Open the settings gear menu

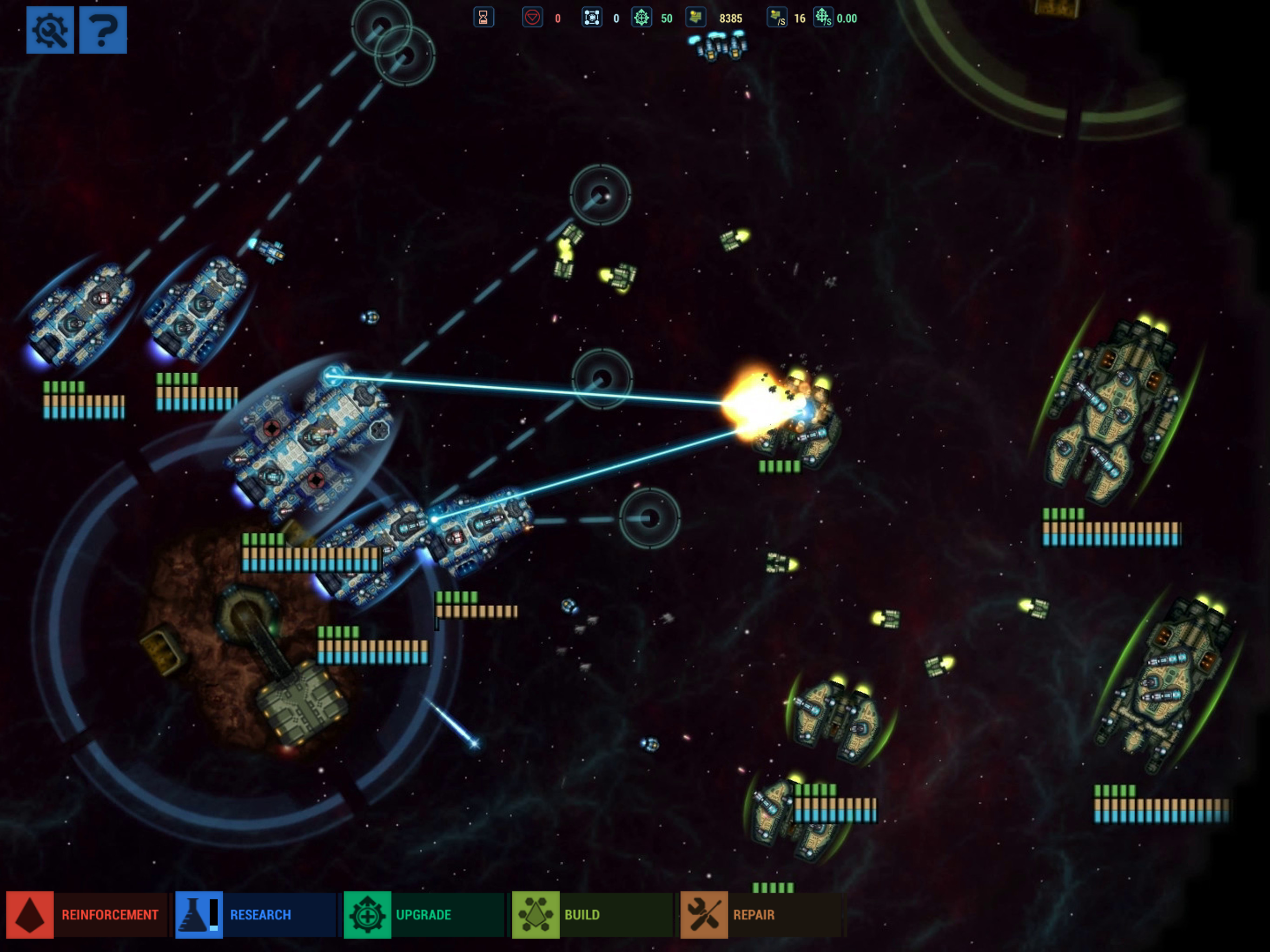[50, 30]
